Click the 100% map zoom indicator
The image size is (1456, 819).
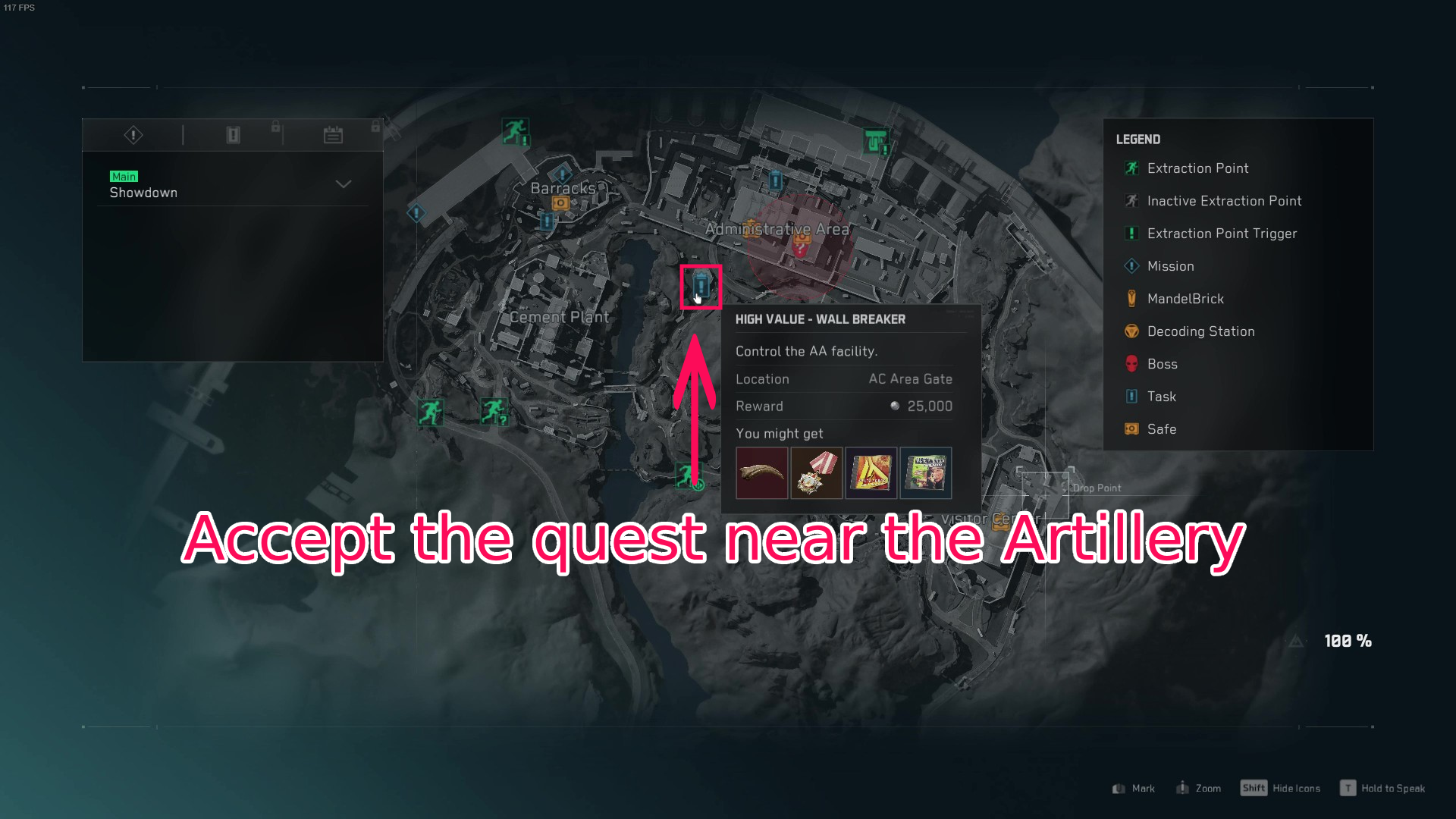tap(1346, 642)
